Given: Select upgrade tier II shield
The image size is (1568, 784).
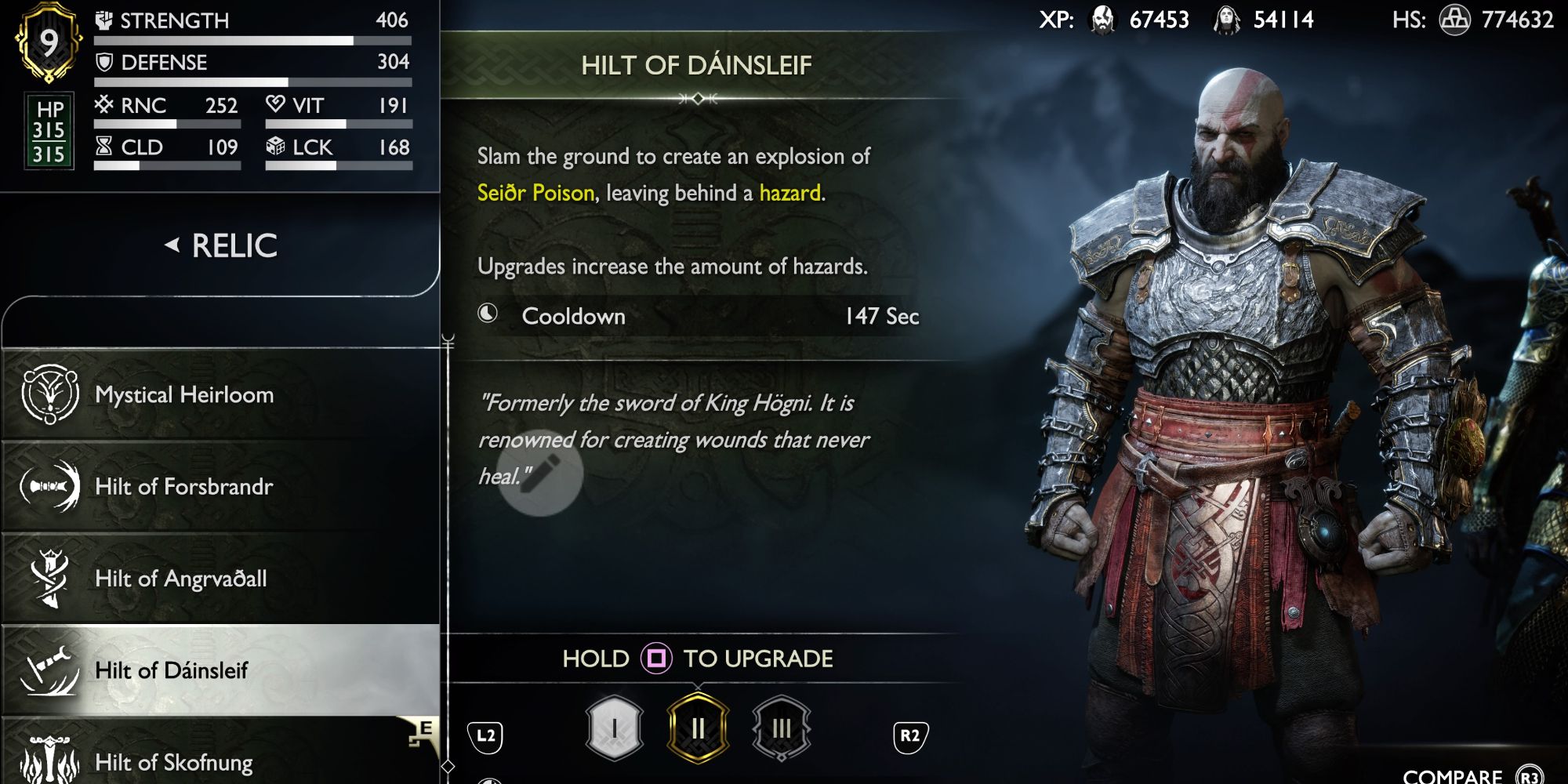Looking at the screenshot, I should pos(698,726).
